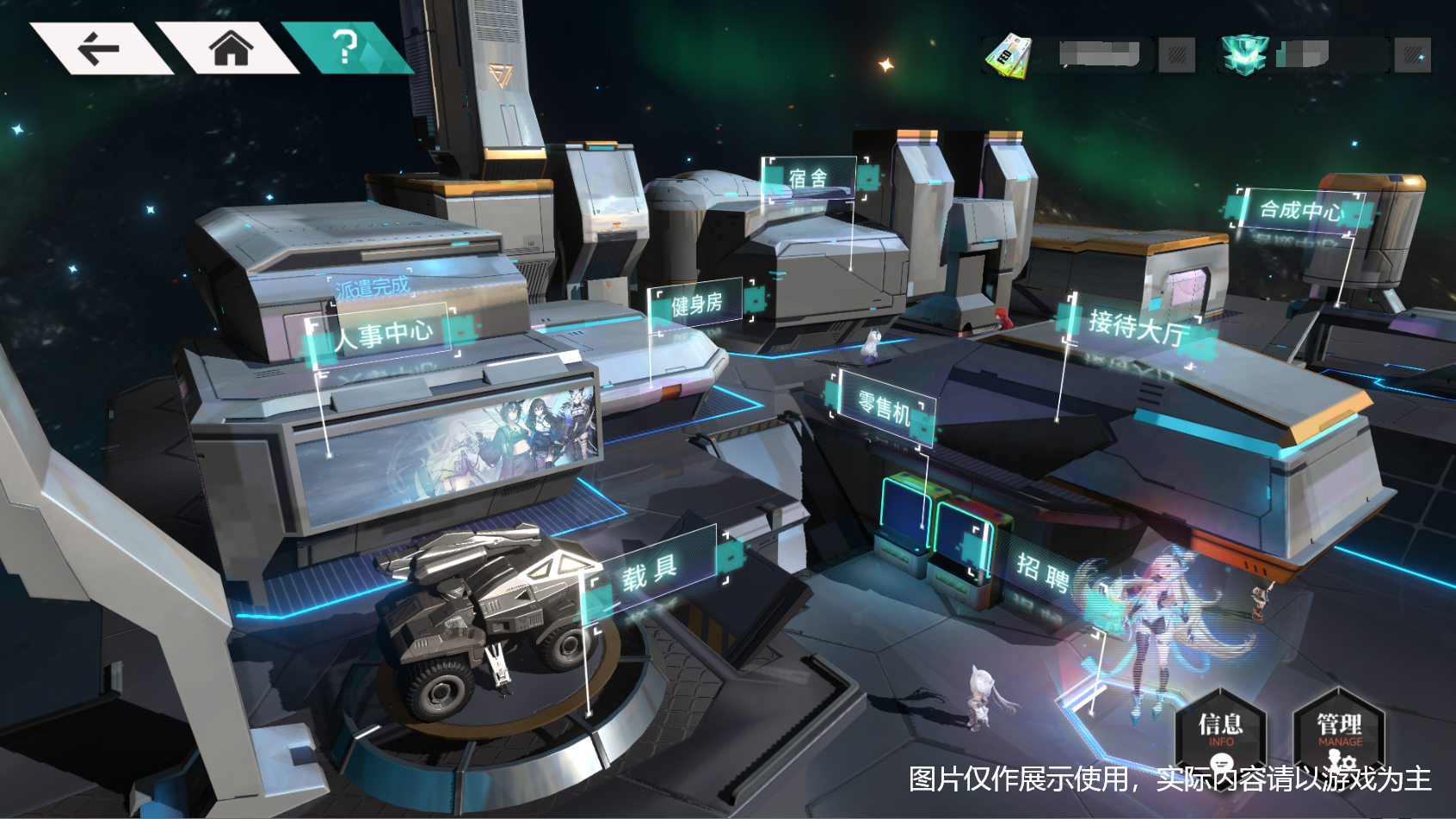Enter the 宿舍 dormitory building
The image size is (1456, 819).
809,178
